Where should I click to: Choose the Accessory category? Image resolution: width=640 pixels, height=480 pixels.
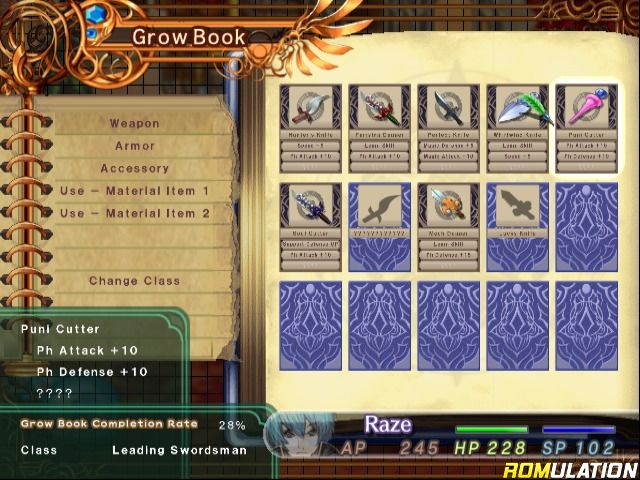pyautogui.click(x=134, y=168)
